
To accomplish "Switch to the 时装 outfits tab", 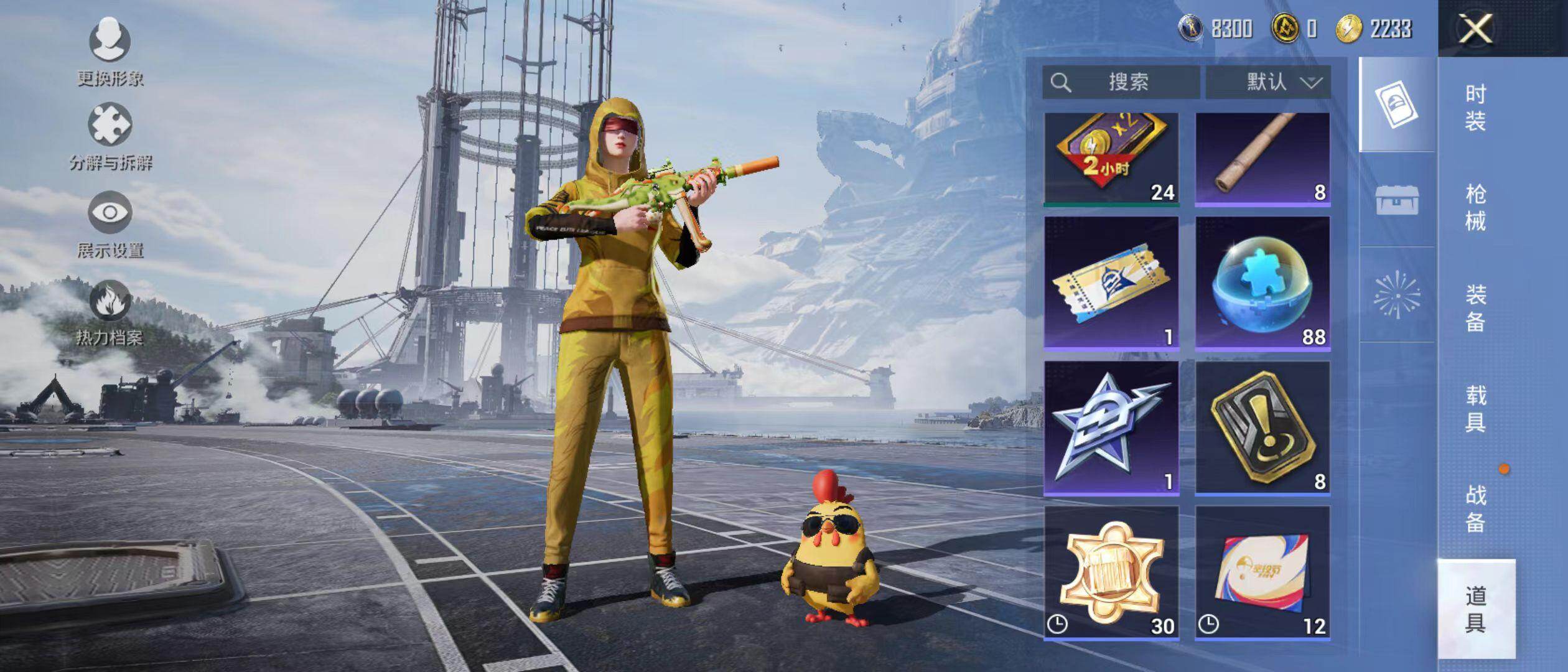I will click(x=1475, y=108).
